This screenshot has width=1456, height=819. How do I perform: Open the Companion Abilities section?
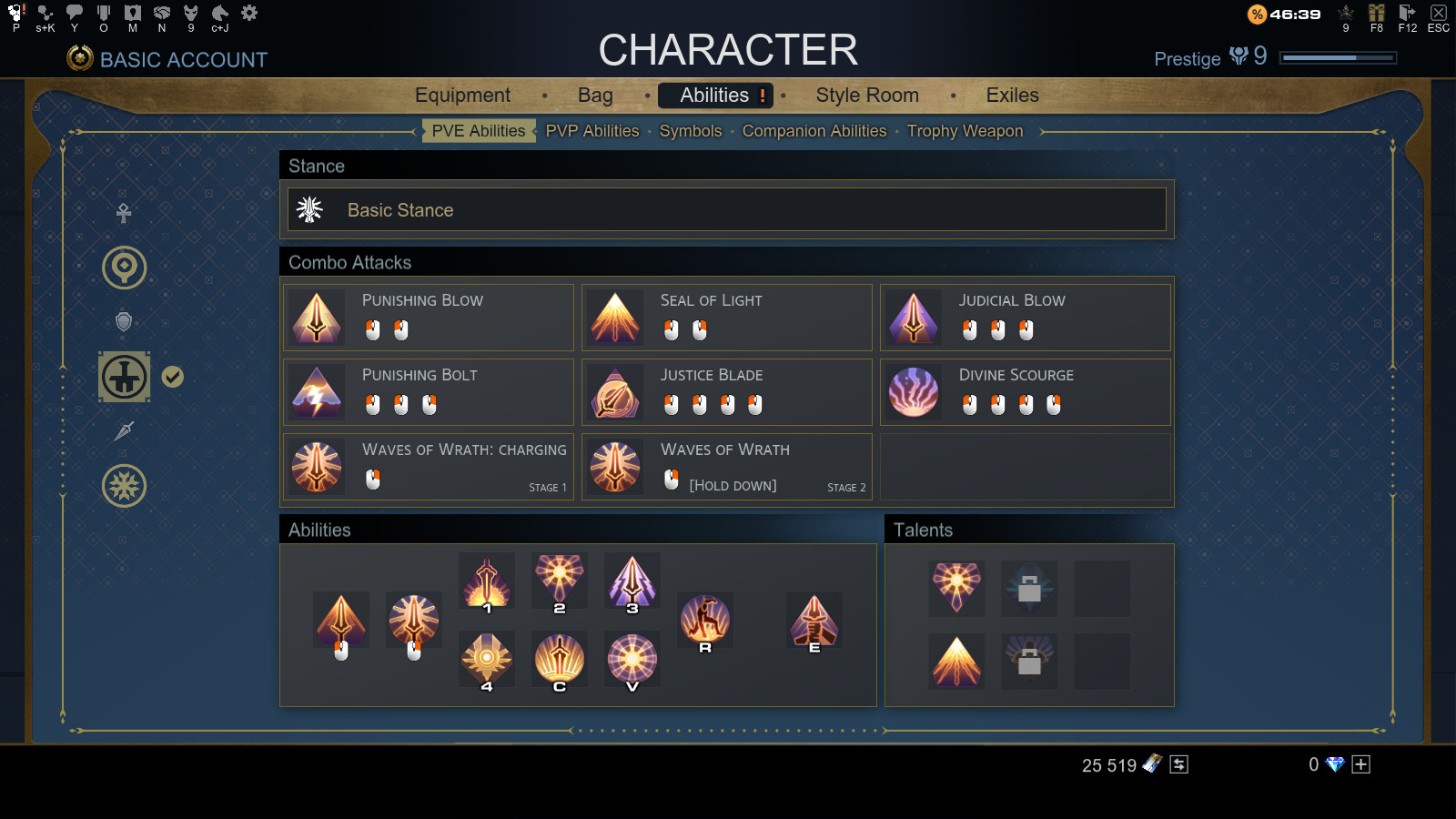814,131
